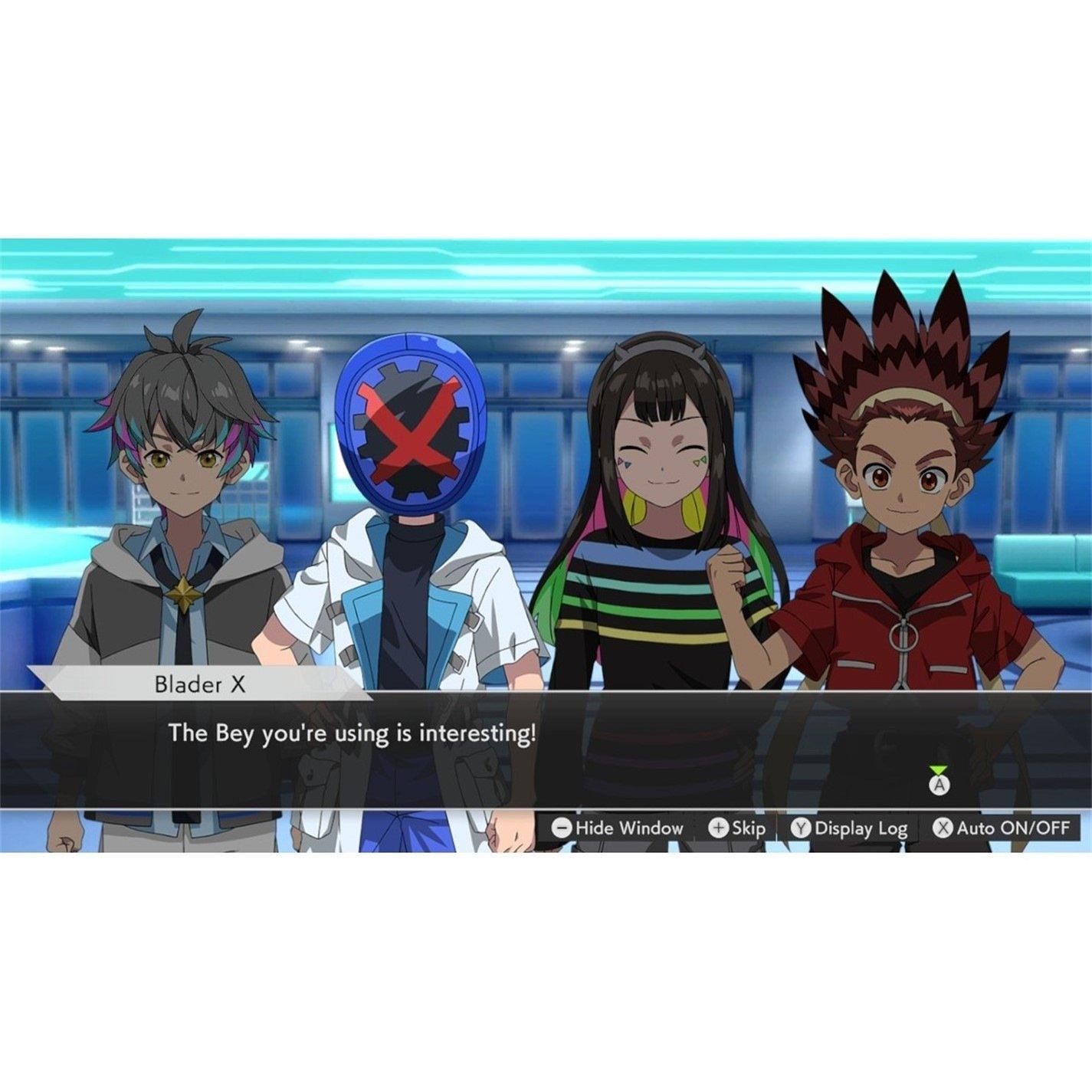1092x1092 pixels.
Task: Click the minus button icon beside Hide Window
Action: (x=563, y=828)
